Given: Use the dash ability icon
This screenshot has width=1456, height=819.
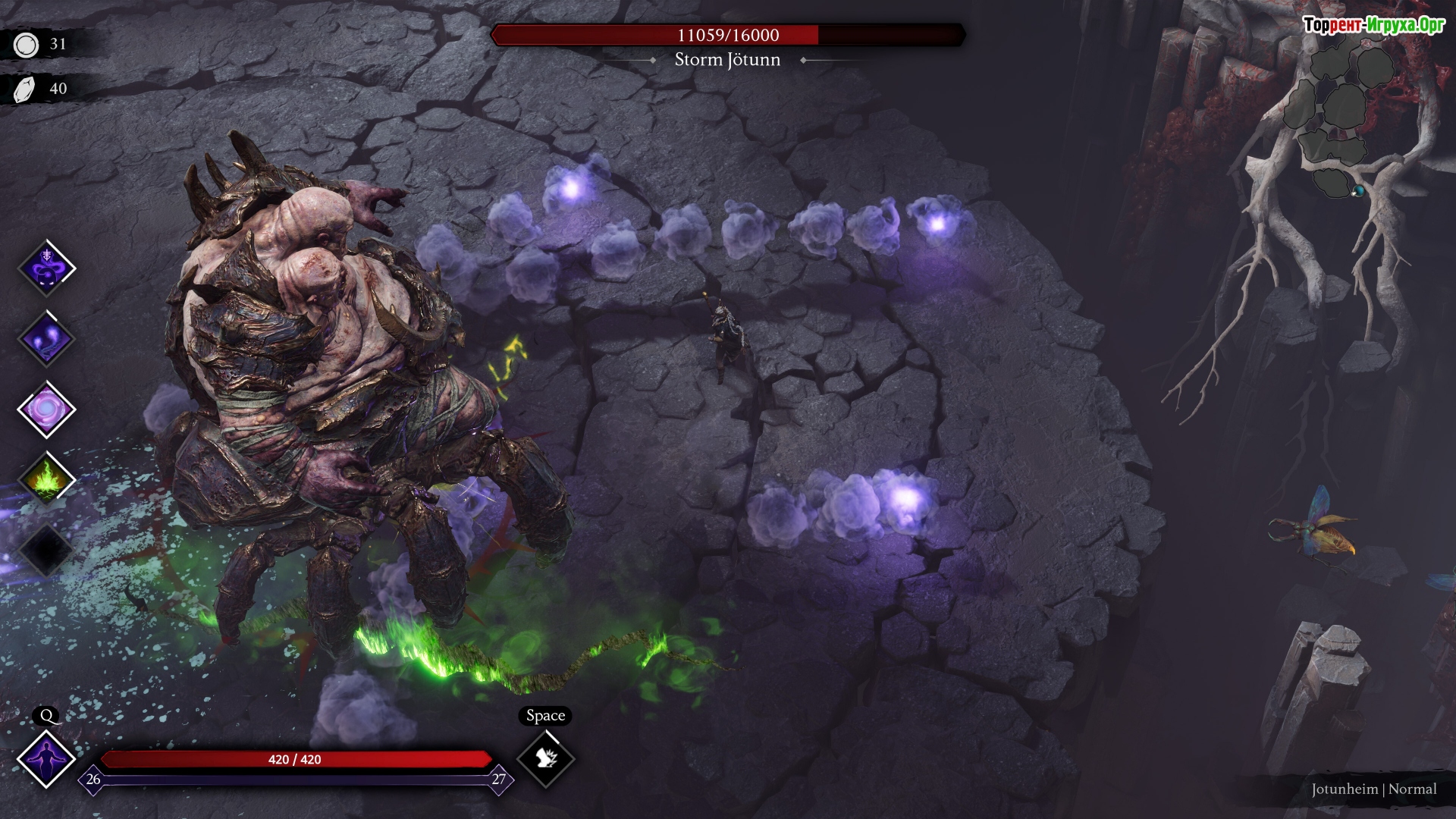Looking at the screenshot, I should point(545,758).
